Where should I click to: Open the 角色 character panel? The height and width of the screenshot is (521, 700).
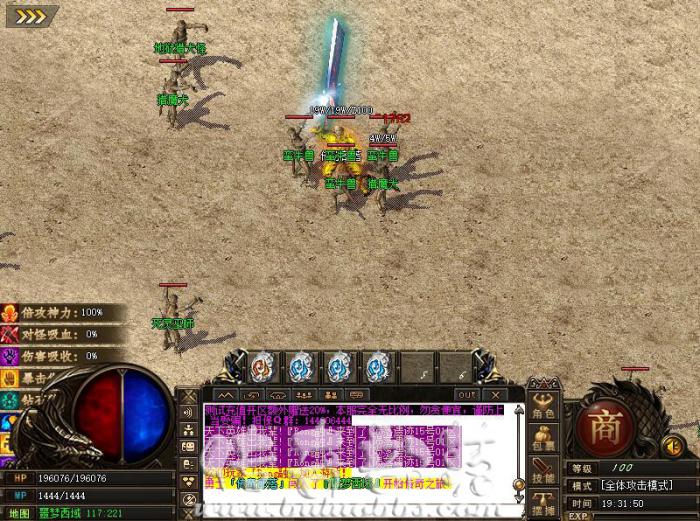tap(543, 407)
